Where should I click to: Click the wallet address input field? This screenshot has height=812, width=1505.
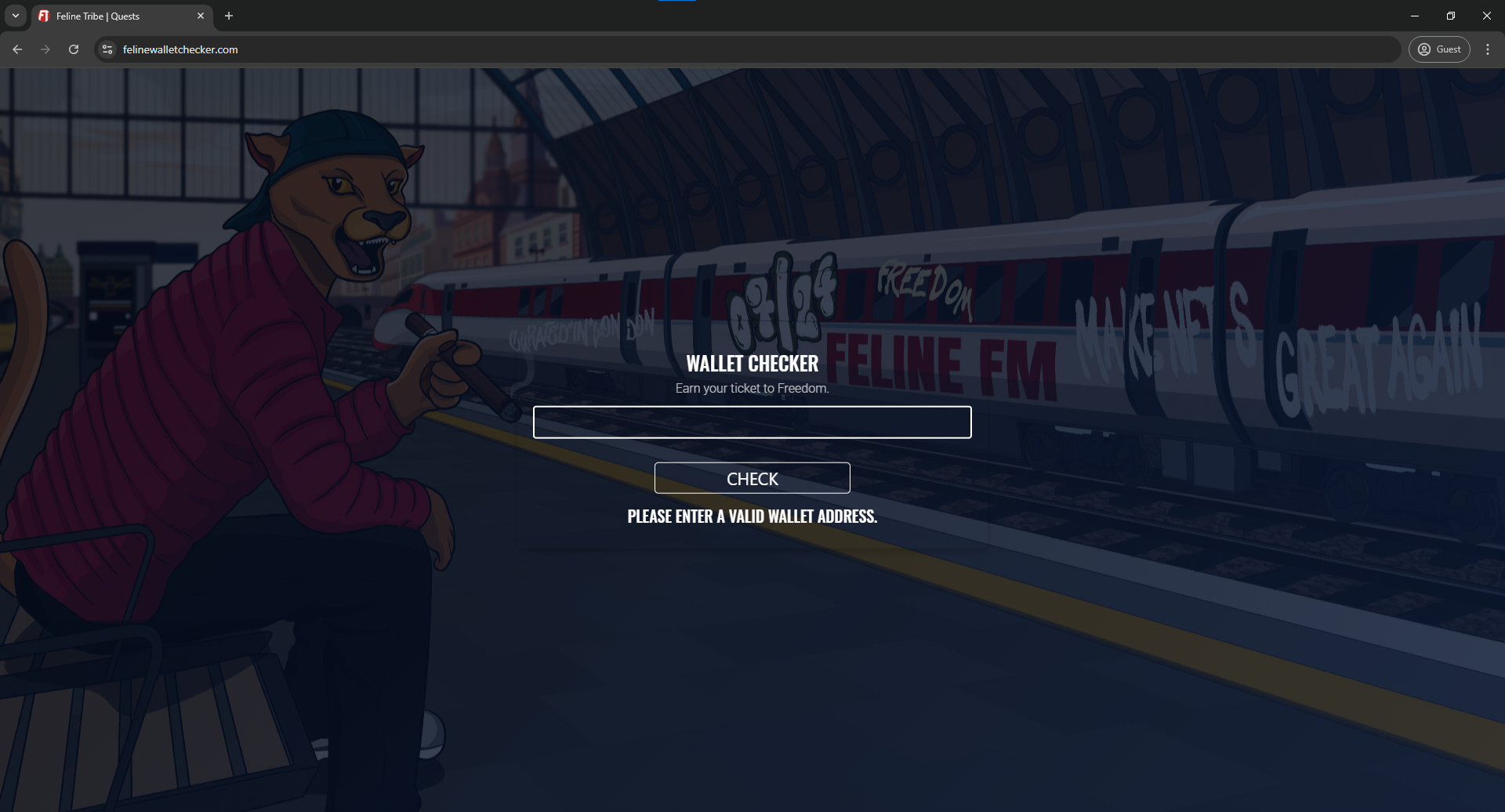pos(752,422)
